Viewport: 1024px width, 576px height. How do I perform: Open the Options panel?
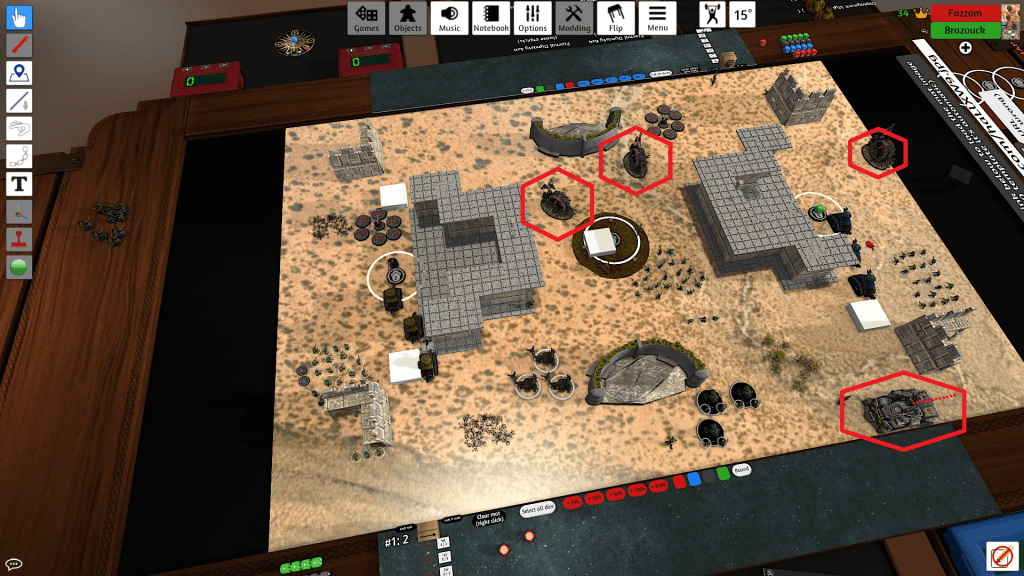tap(533, 17)
